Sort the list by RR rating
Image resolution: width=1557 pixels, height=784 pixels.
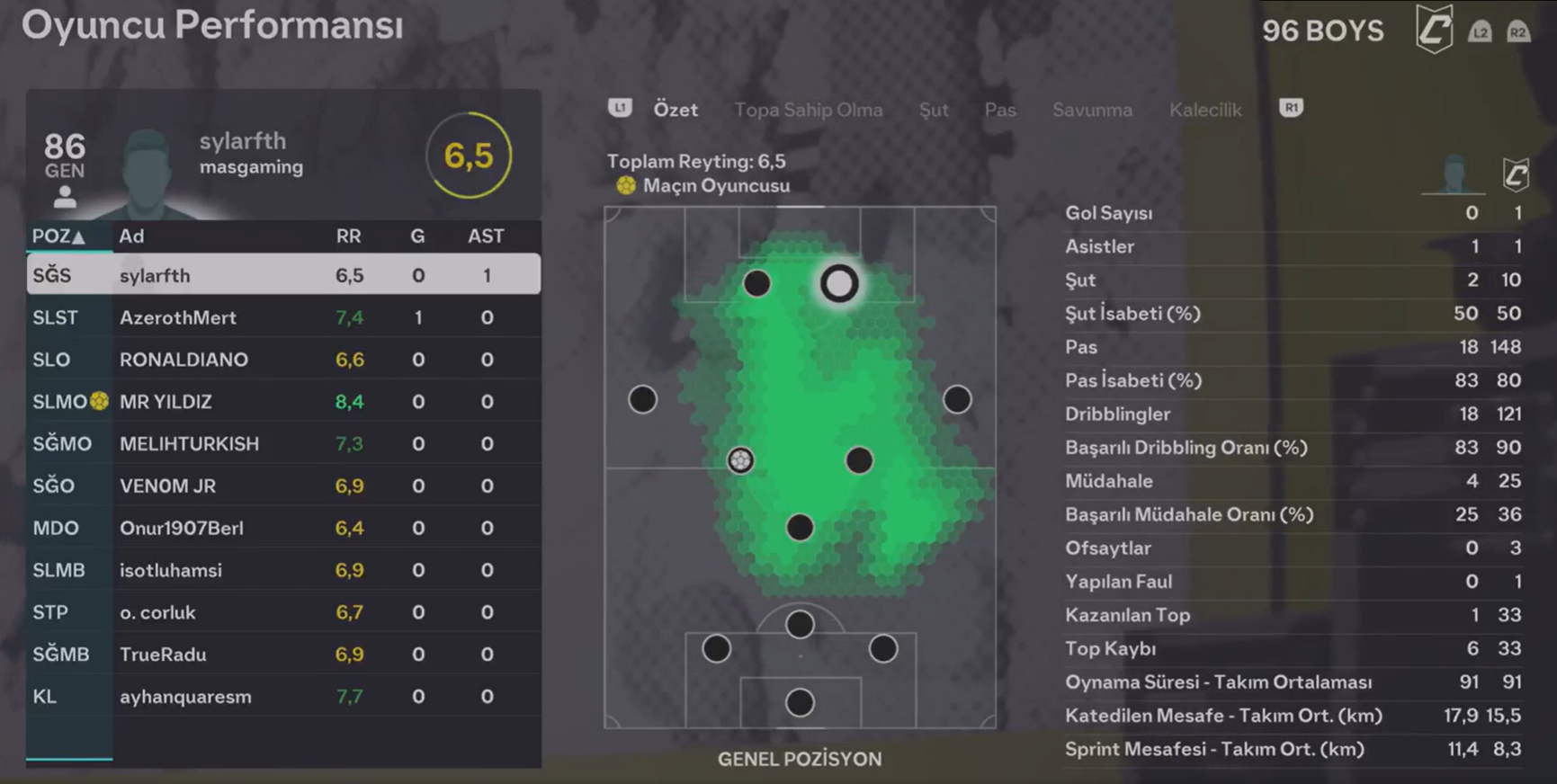click(x=348, y=236)
